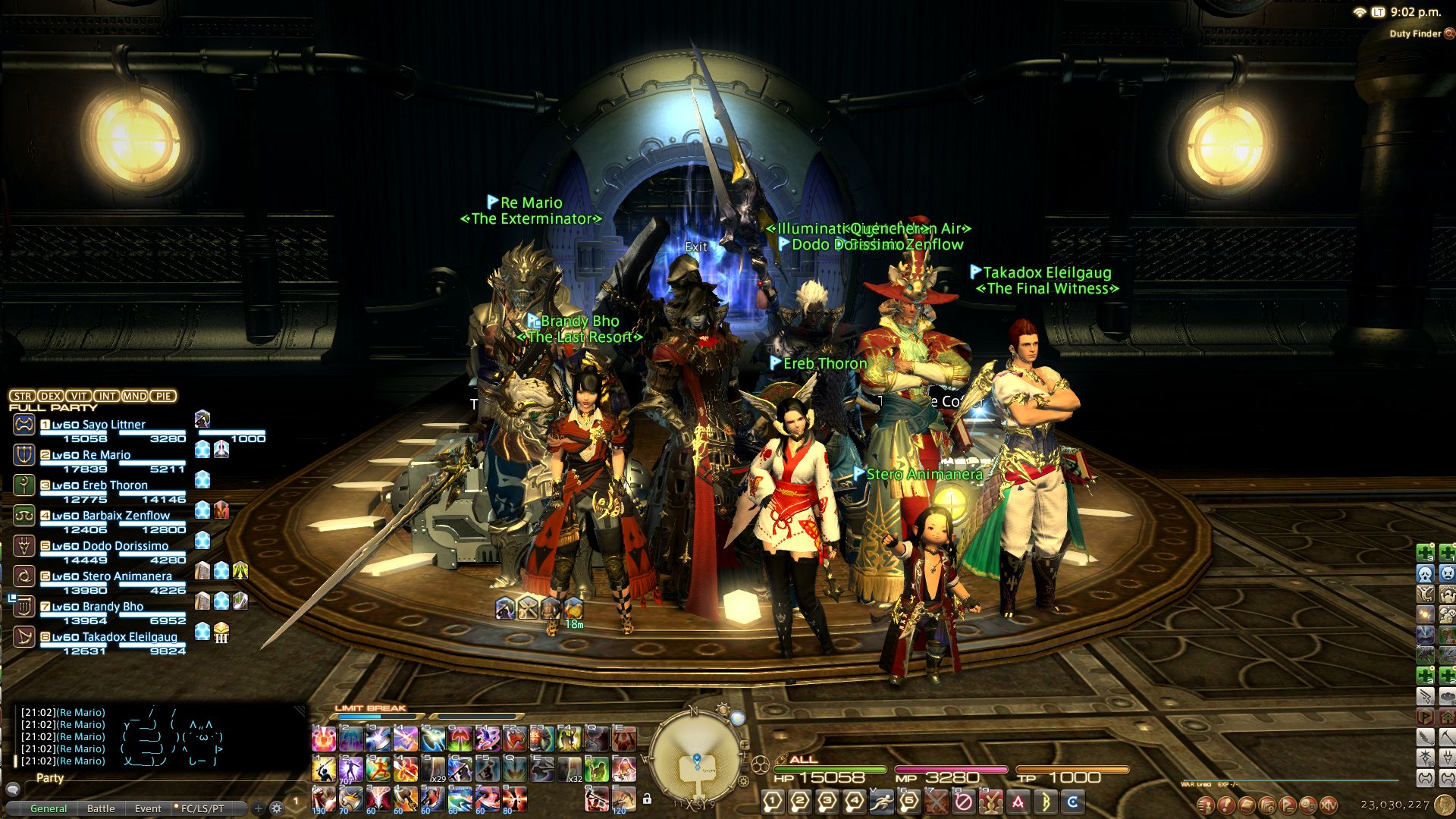
Task: Switch to the Battle chat tab
Action: point(101,808)
